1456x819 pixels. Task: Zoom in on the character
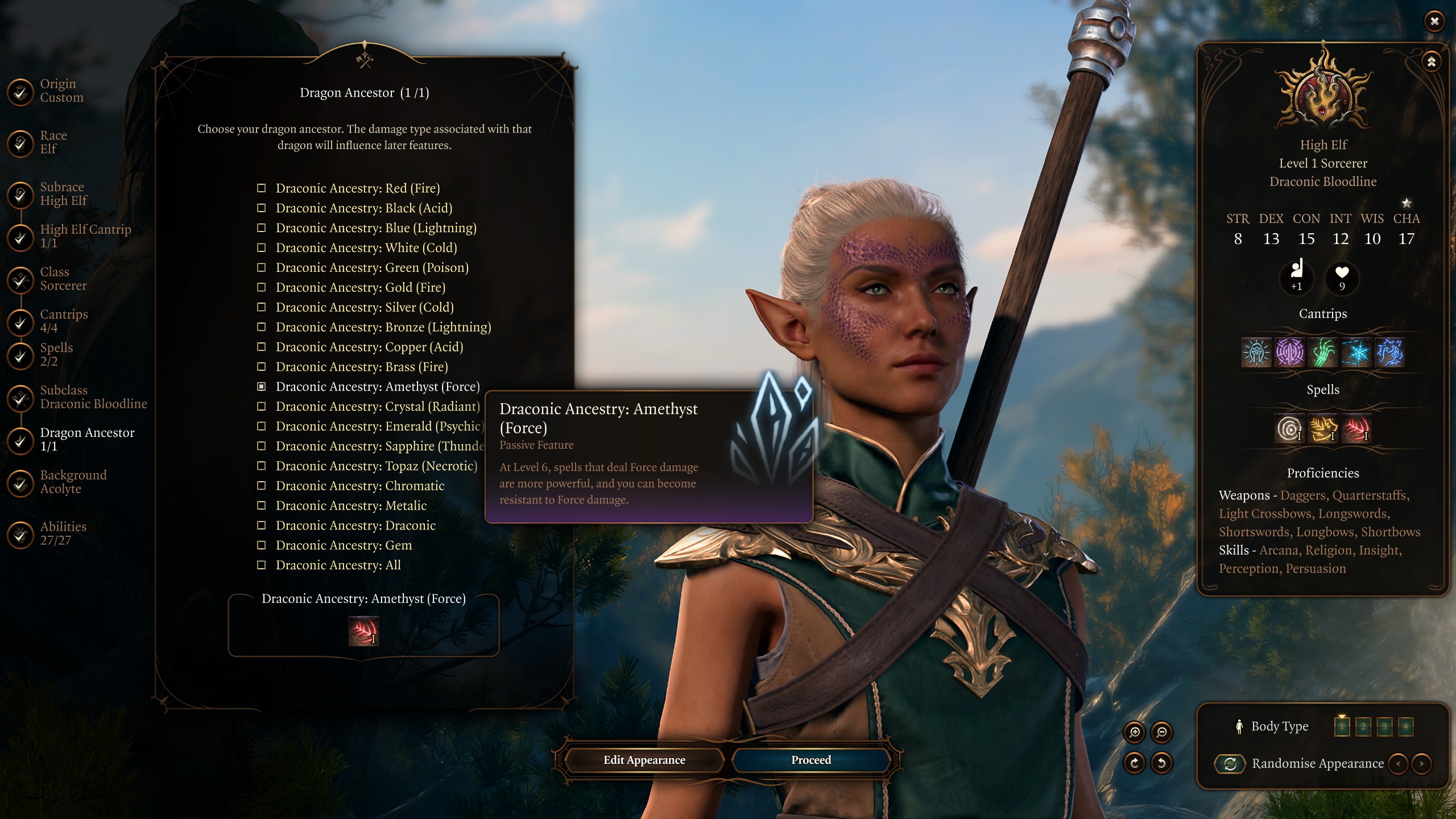pos(1135,733)
